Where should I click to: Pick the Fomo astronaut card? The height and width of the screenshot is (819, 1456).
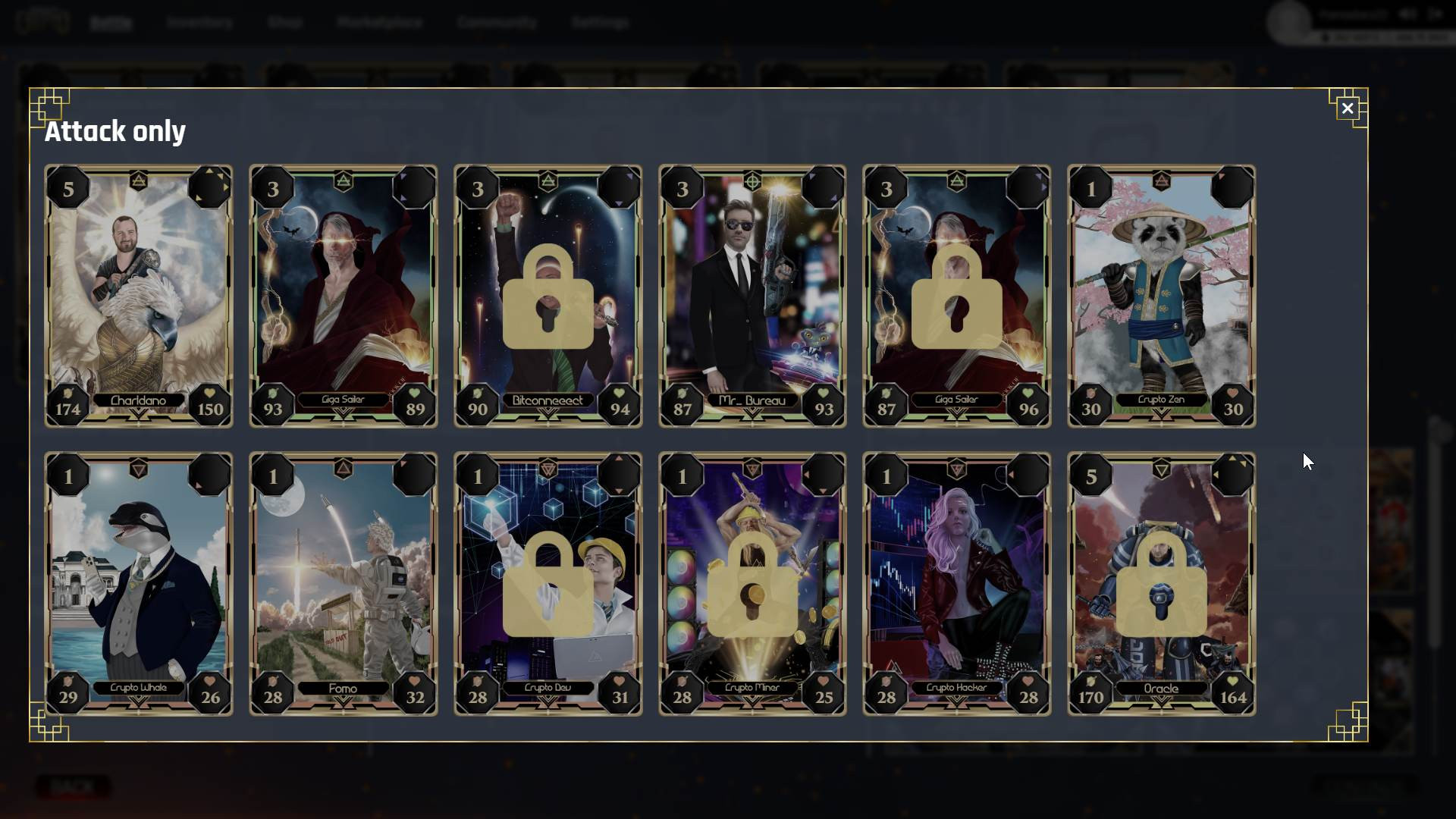tap(344, 584)
